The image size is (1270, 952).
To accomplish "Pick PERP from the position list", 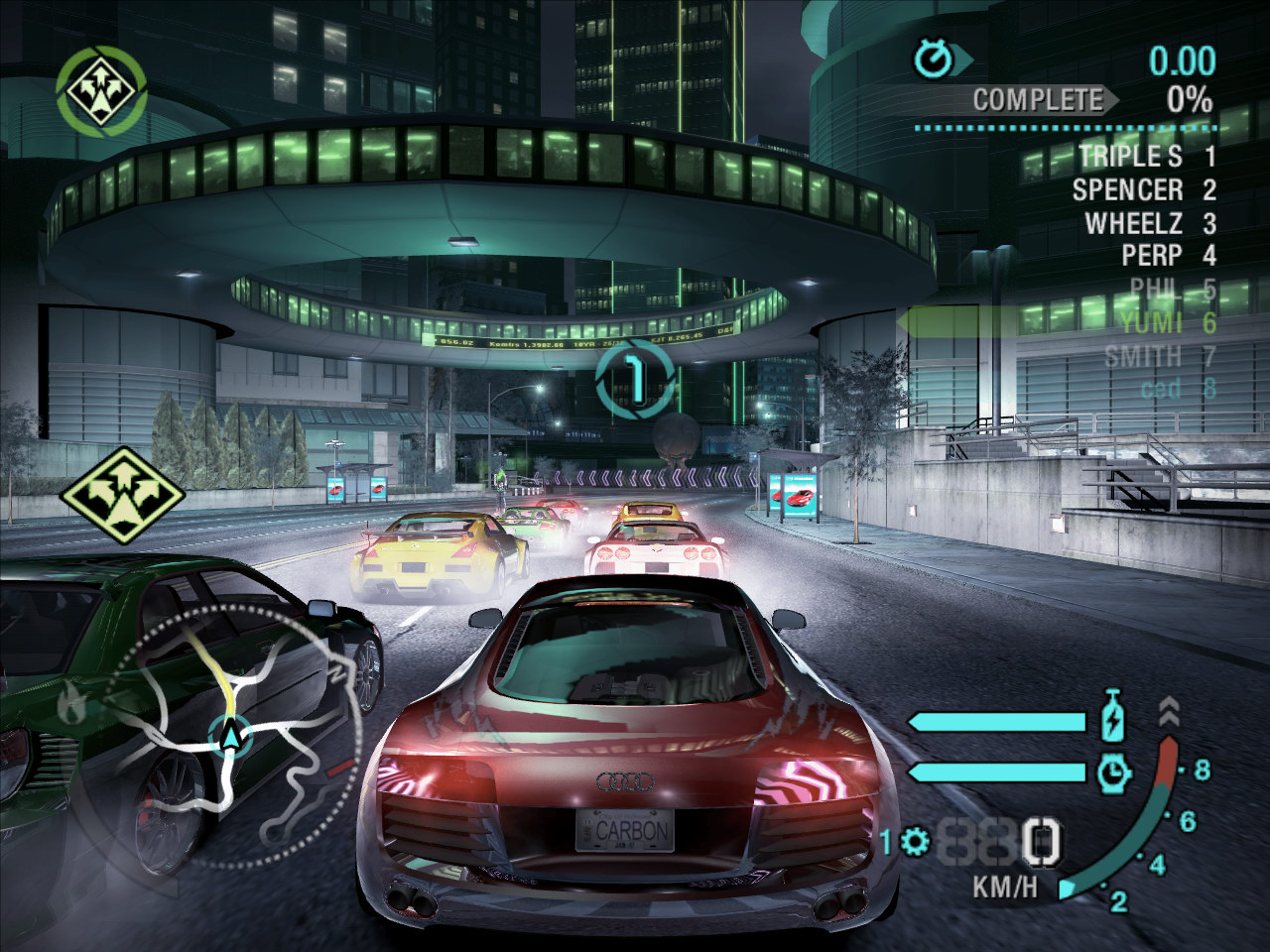I will 1153,256.
